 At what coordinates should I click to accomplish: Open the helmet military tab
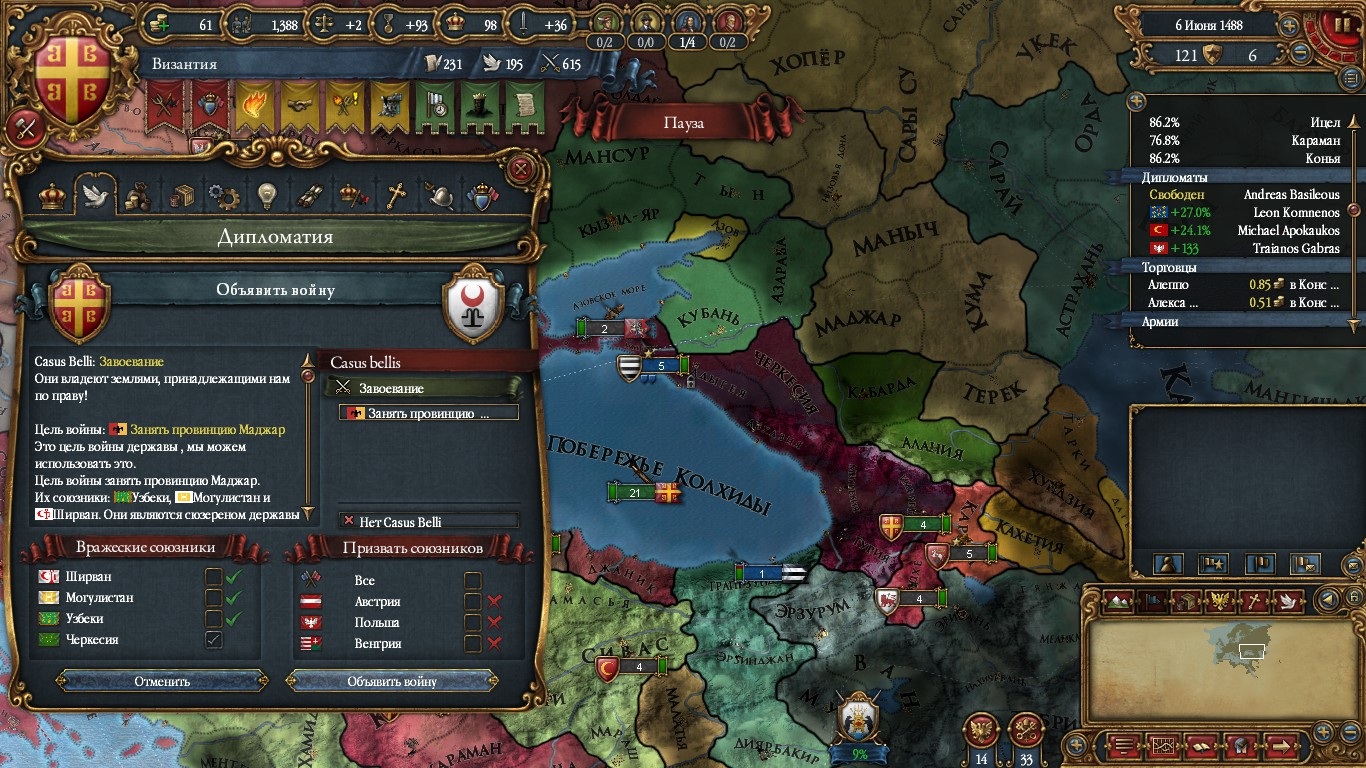(441, 196)
